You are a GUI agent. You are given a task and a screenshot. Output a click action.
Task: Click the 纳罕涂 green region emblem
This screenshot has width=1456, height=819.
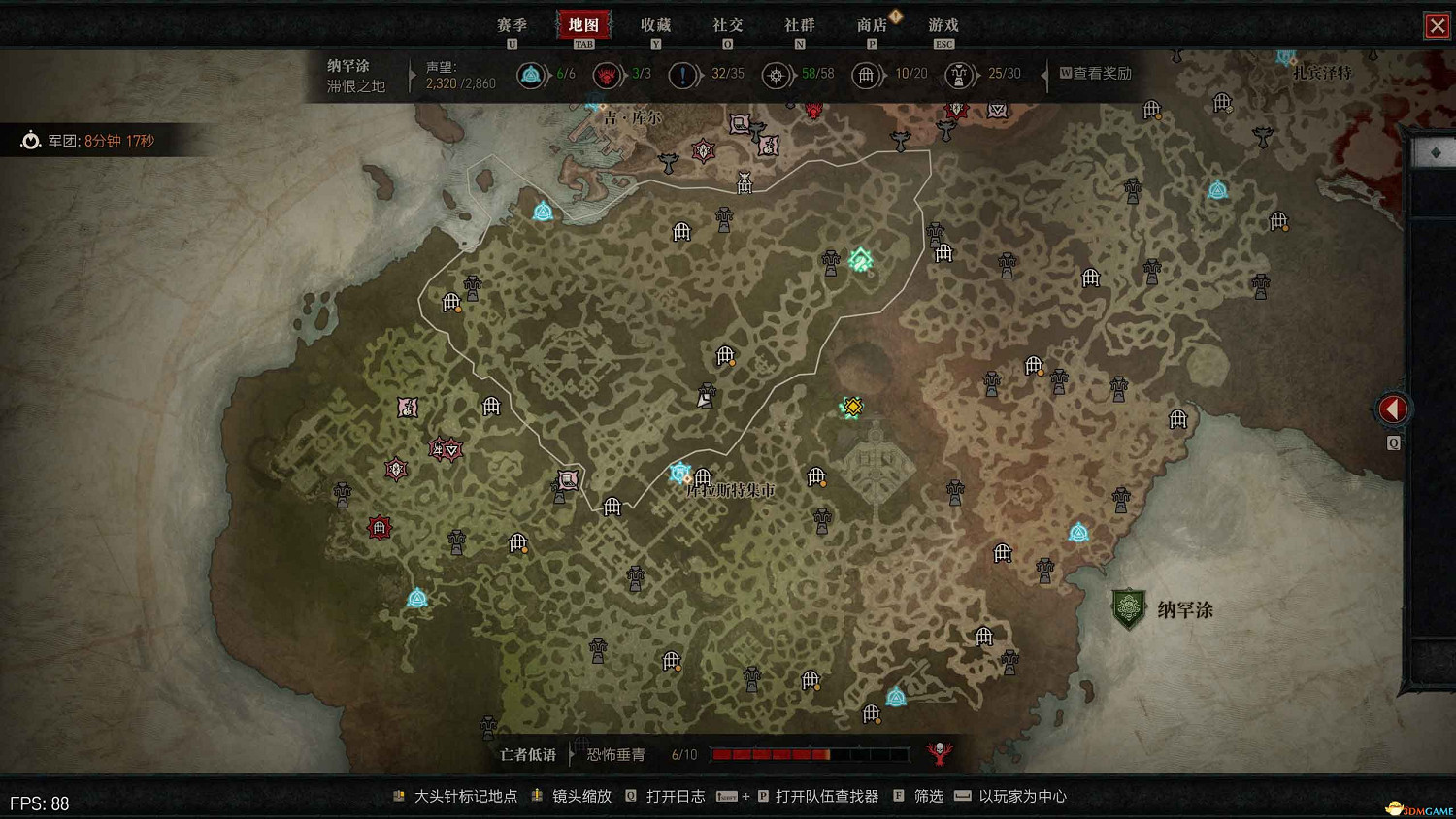[x=1129, y=608]
